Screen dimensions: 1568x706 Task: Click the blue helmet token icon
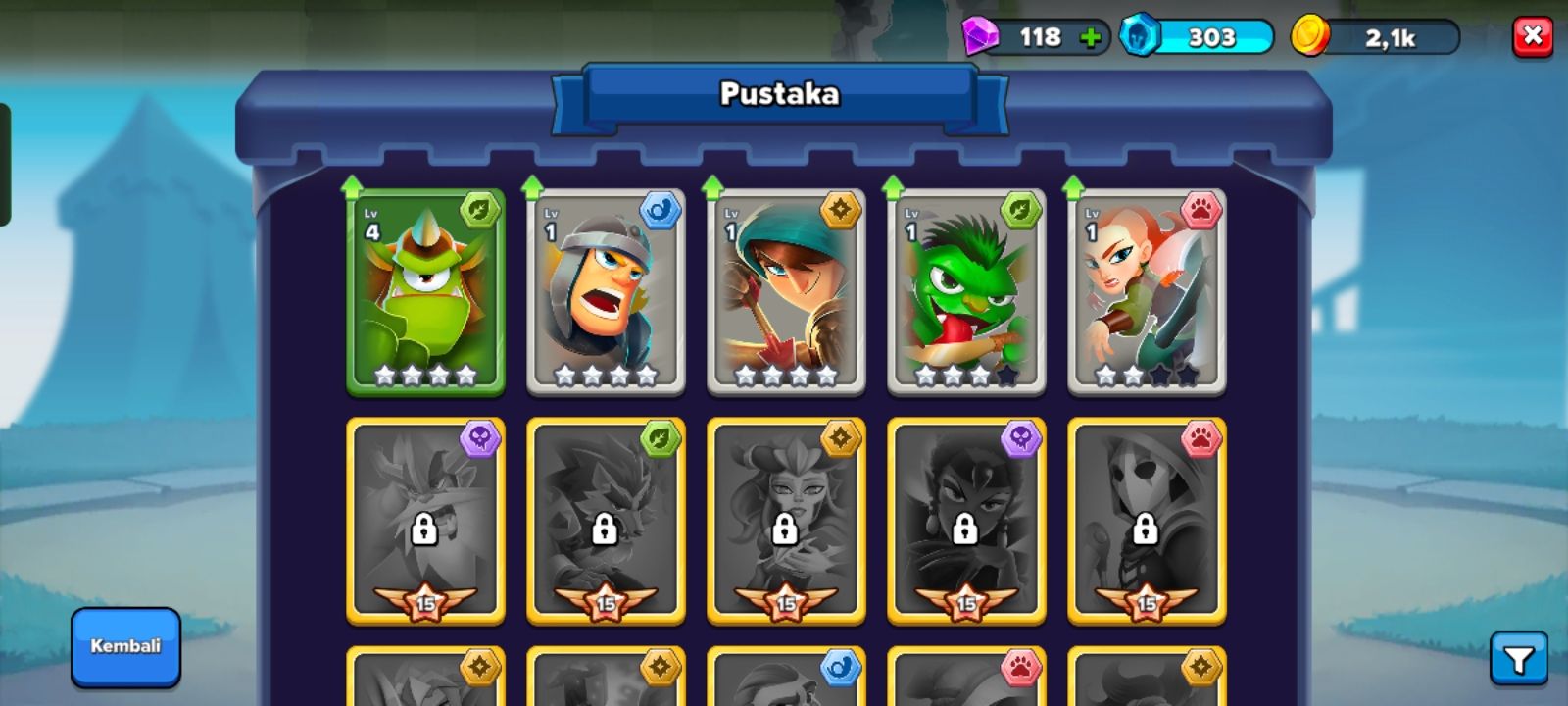pos(1139,36)
